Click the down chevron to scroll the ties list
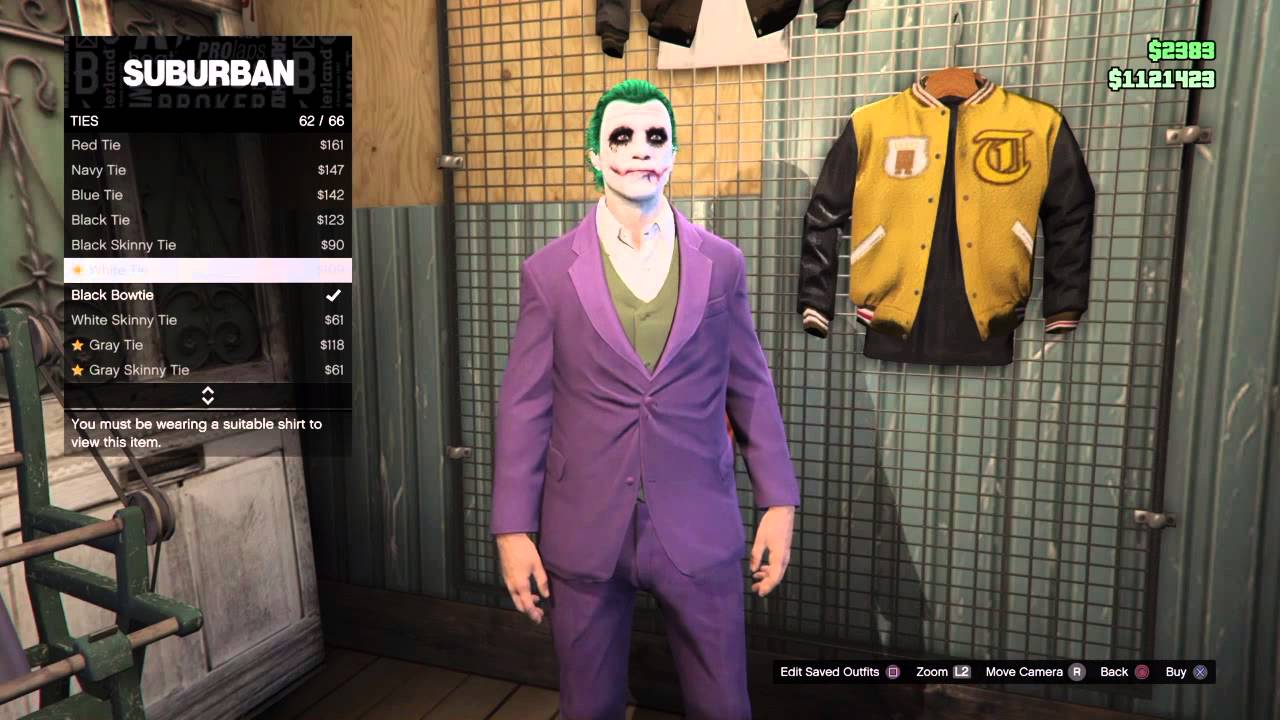 click(207, 399)
